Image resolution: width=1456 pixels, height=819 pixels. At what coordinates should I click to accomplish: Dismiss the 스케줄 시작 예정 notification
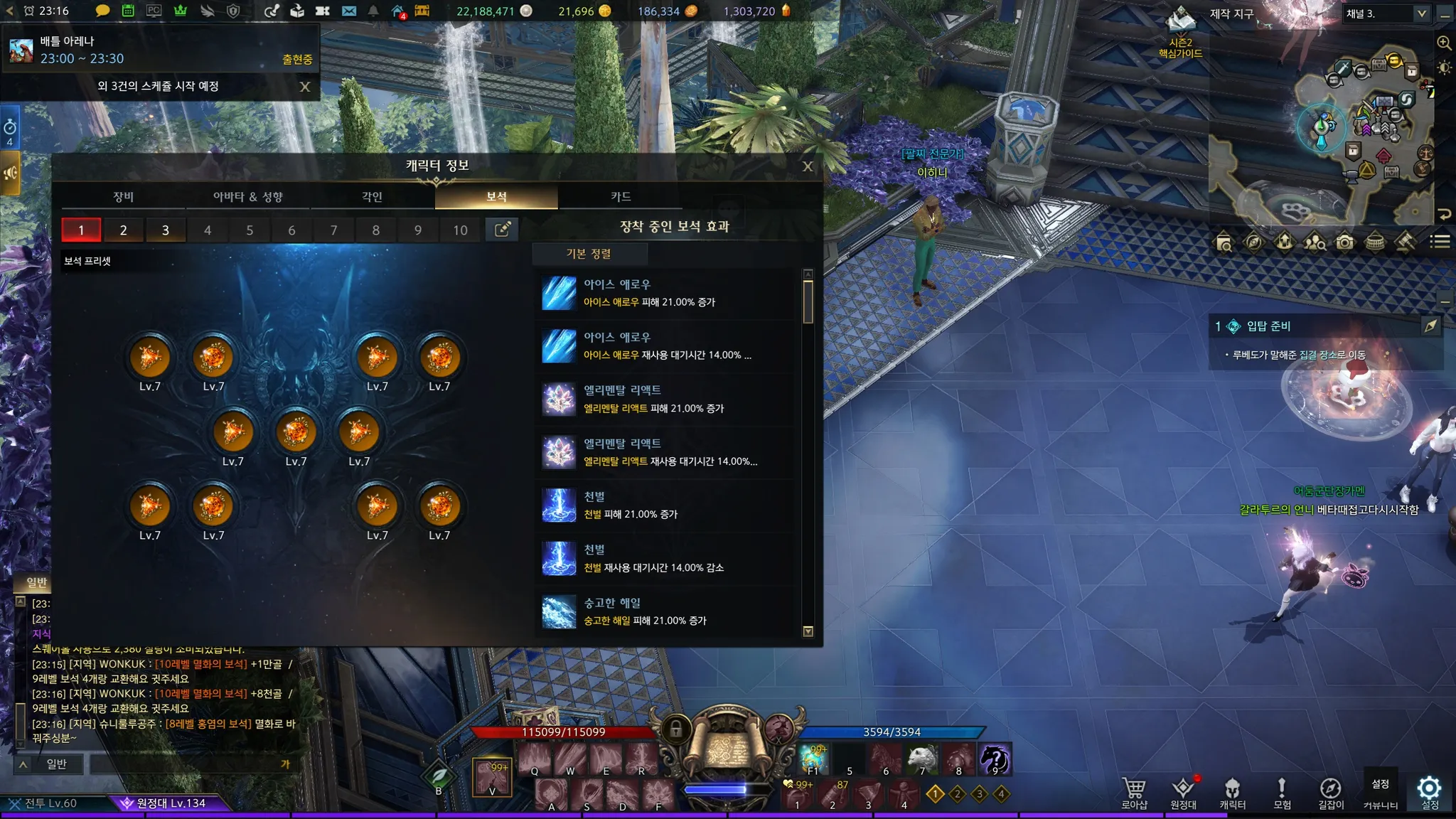(x=305, y=87)
